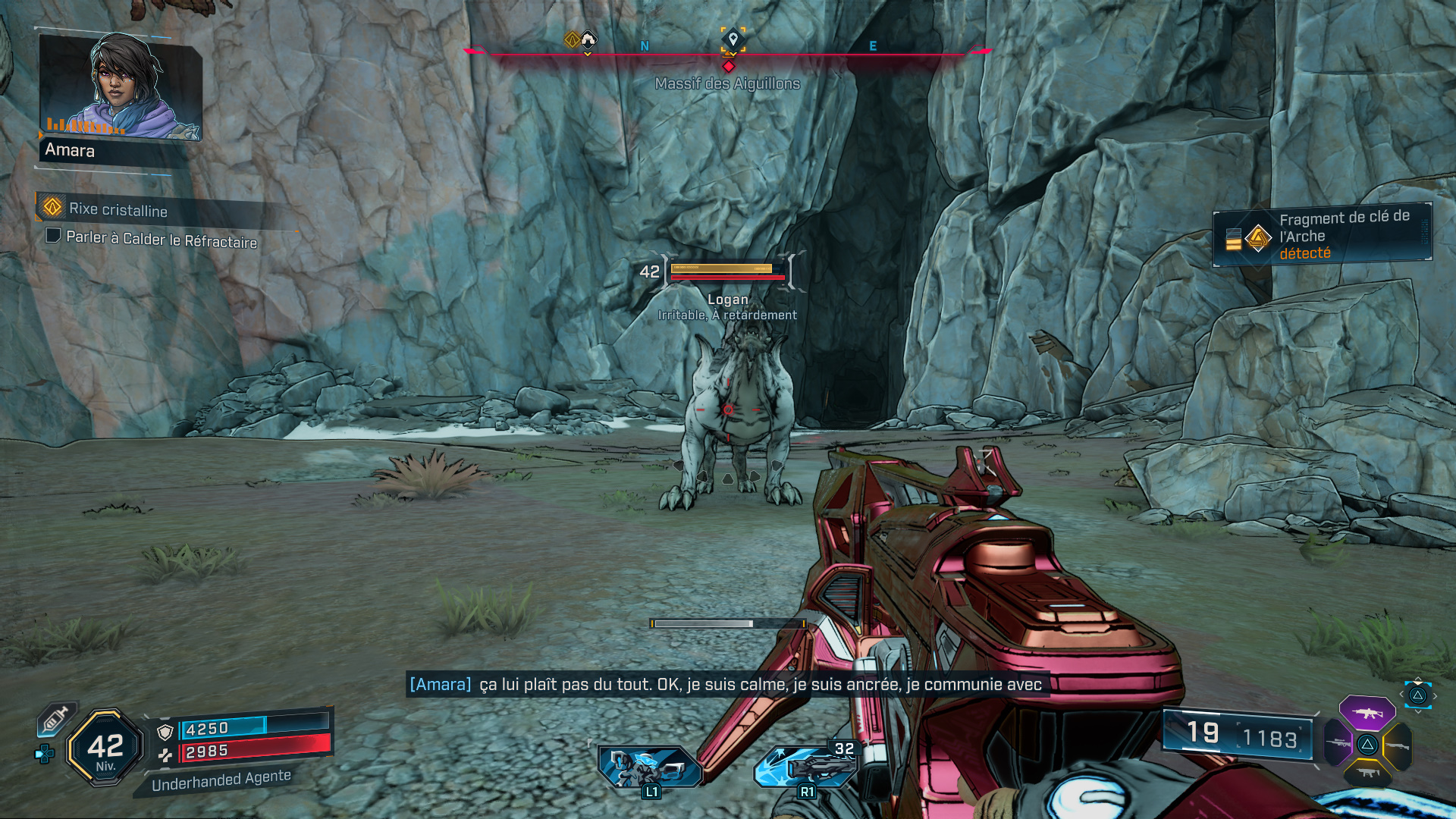
Task: Click the Underhanded Agente class mod label
Action: pos(221,780)
